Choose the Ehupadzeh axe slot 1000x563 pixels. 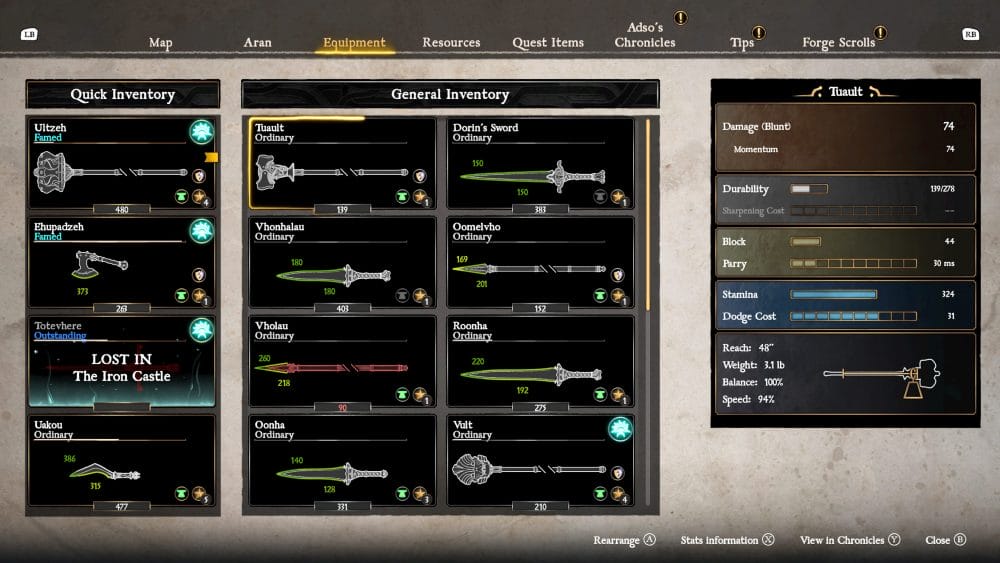point(123,265)
